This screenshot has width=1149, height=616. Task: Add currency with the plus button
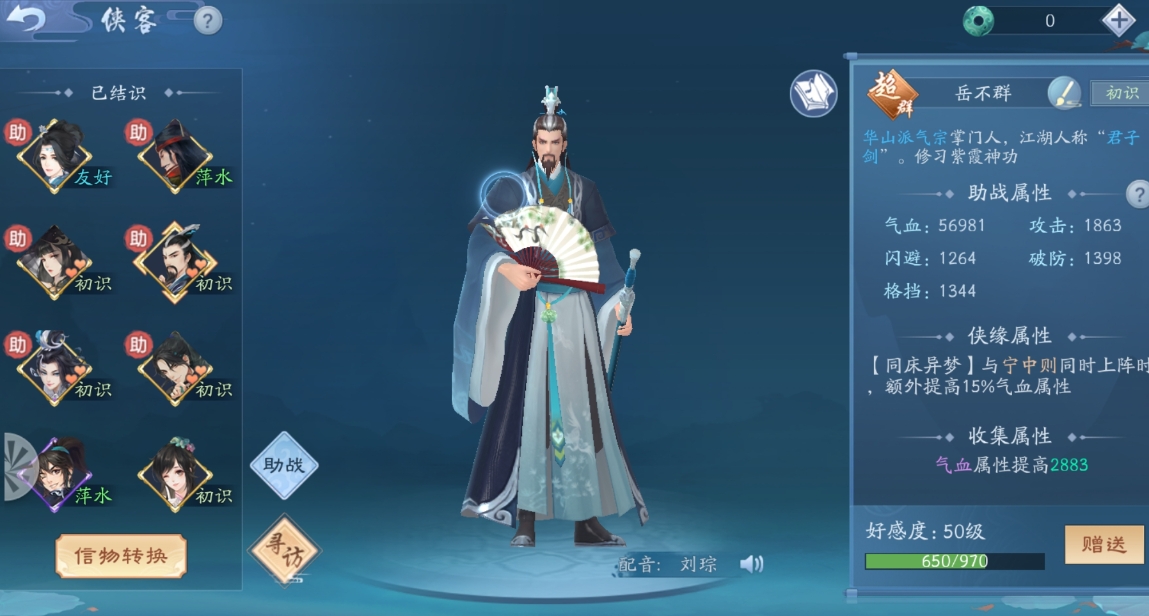[1118, 20]
